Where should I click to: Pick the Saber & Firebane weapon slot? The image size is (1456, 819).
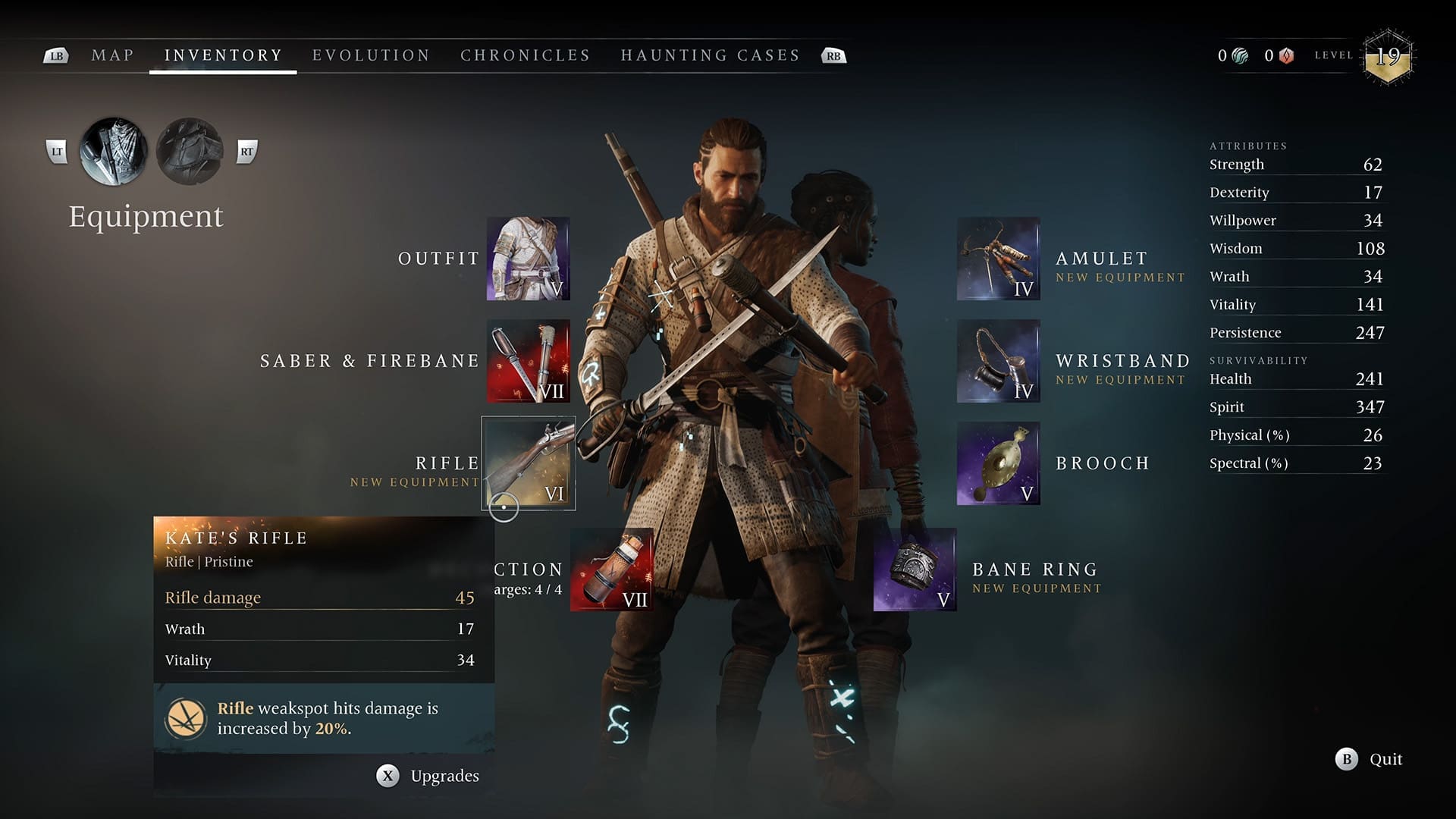(x=528, y=361)
